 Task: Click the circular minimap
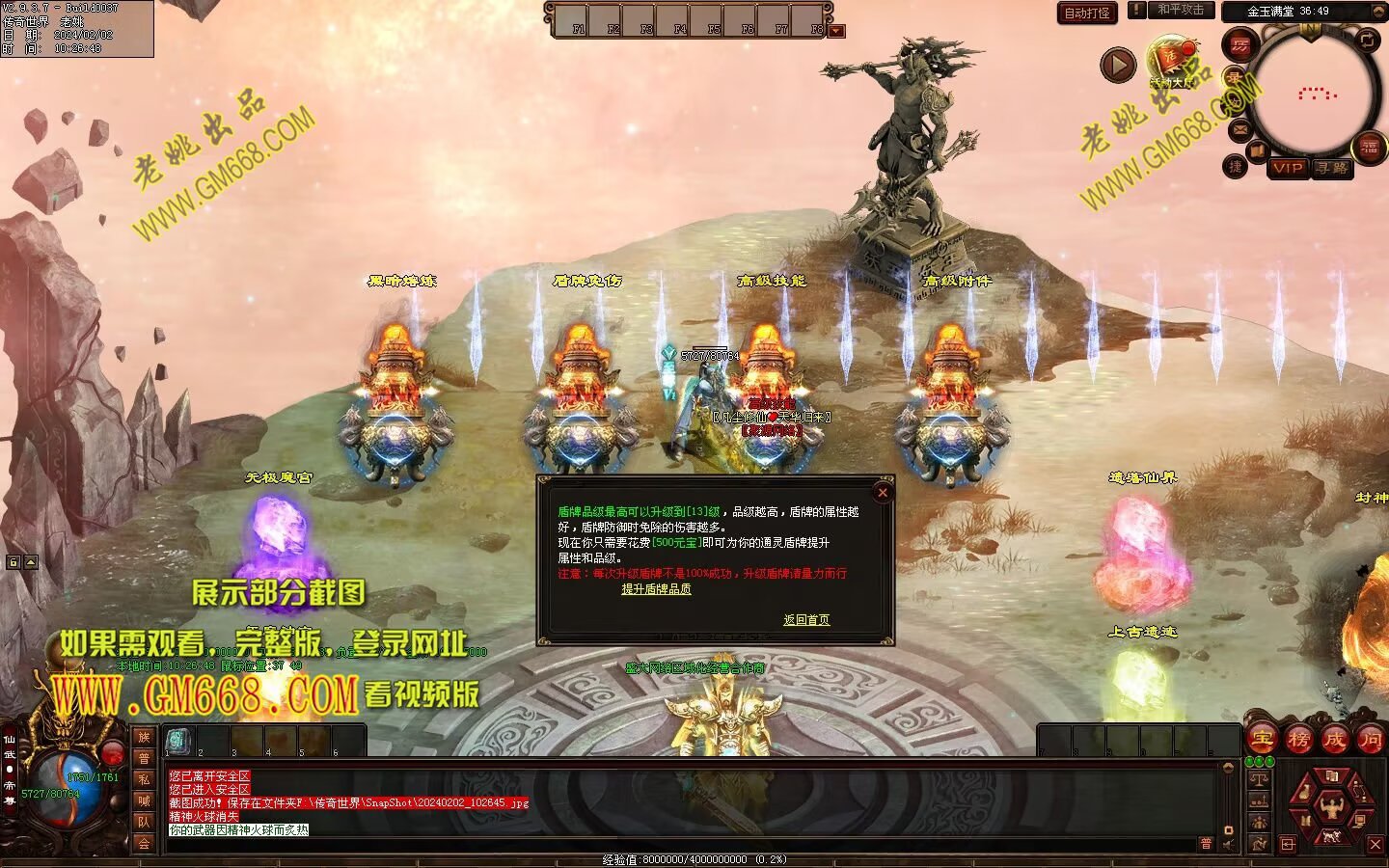tap(1315, 93)
